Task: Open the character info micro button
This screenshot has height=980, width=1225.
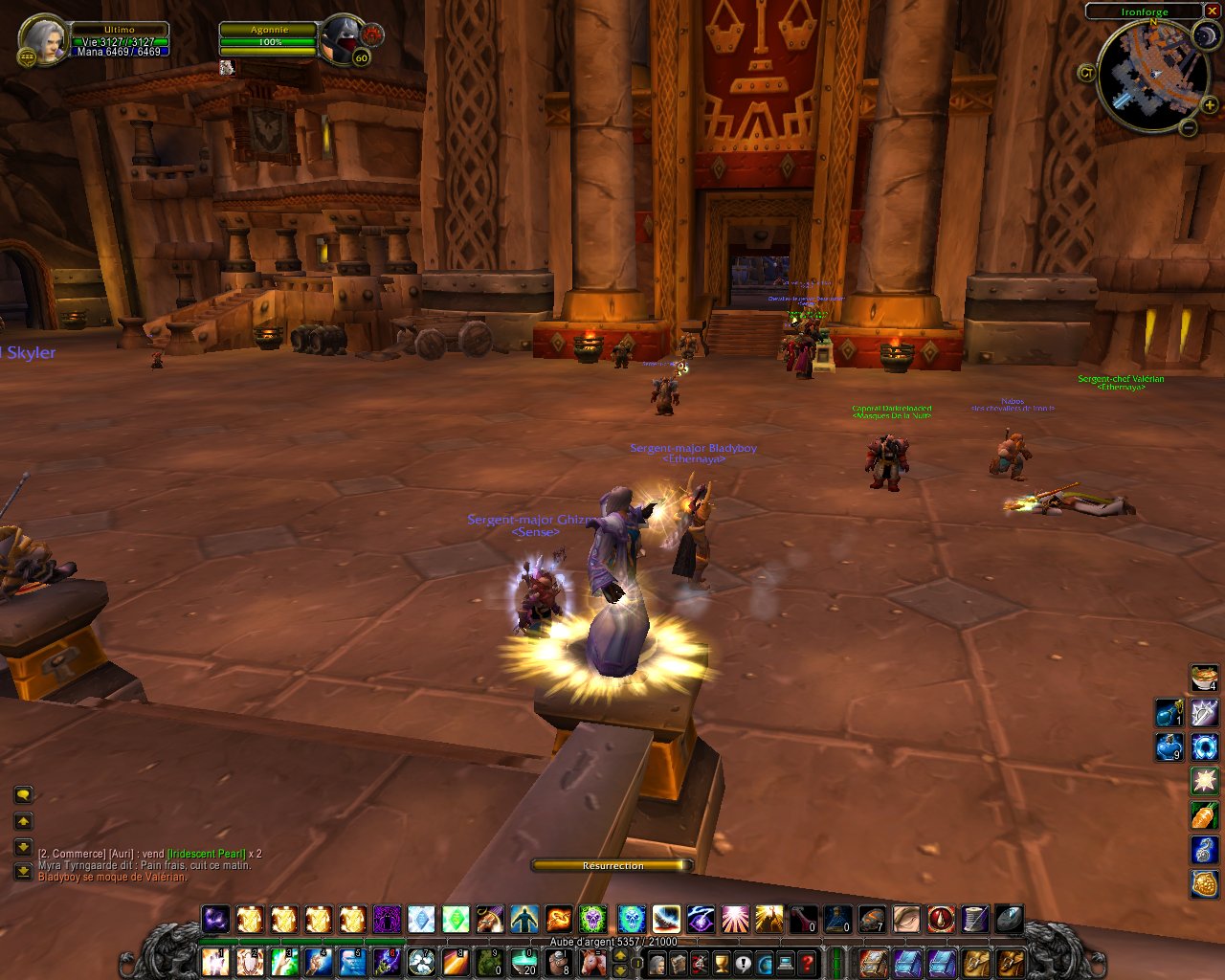Action: point(658,962)
